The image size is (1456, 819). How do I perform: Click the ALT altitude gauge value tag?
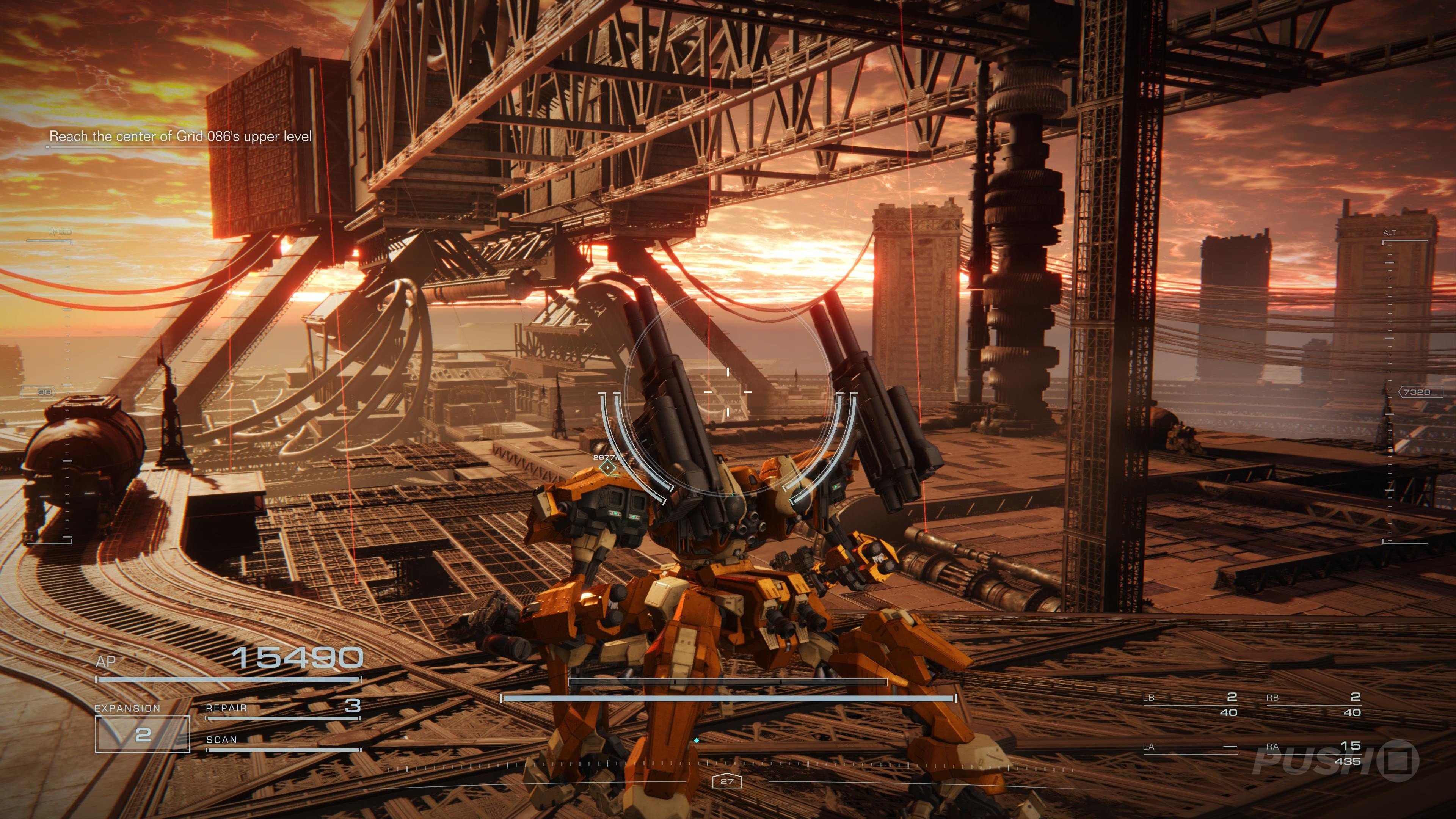[1420, 392]
